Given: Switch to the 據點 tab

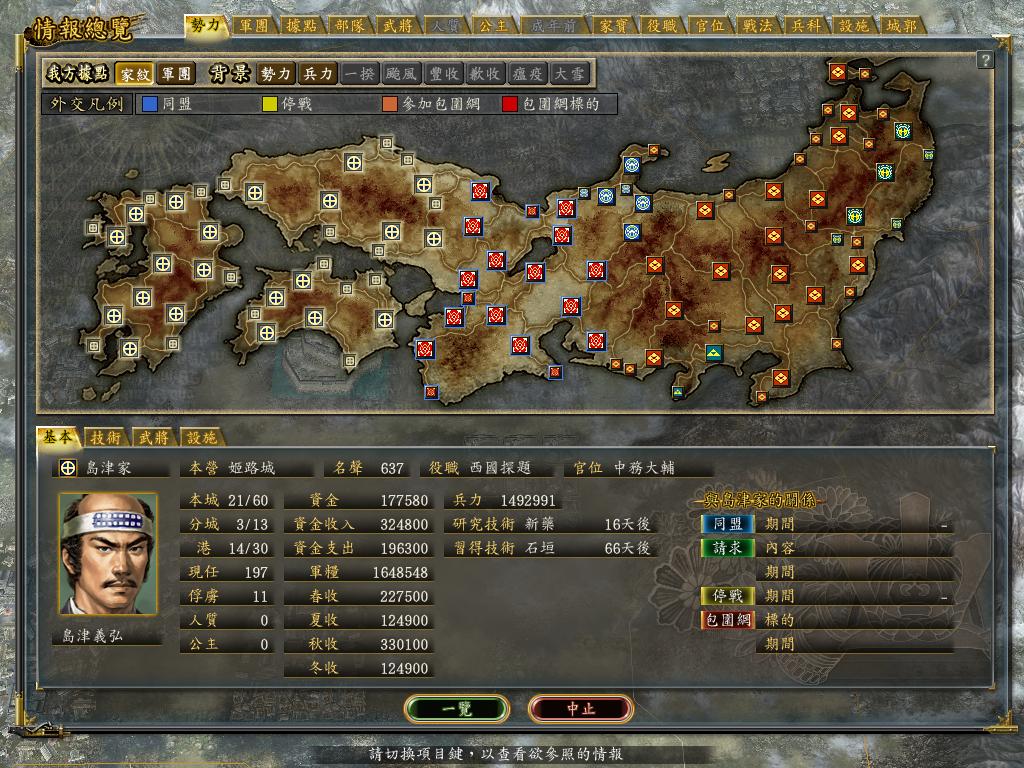Looking at the screenshot, I should click(302, 25).
